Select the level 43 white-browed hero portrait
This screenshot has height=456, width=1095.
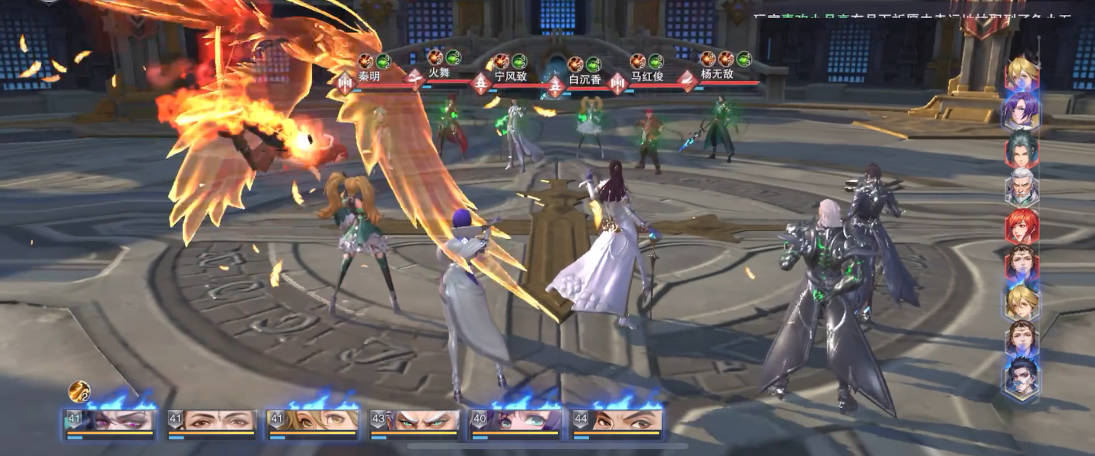(x=415, y=422)
